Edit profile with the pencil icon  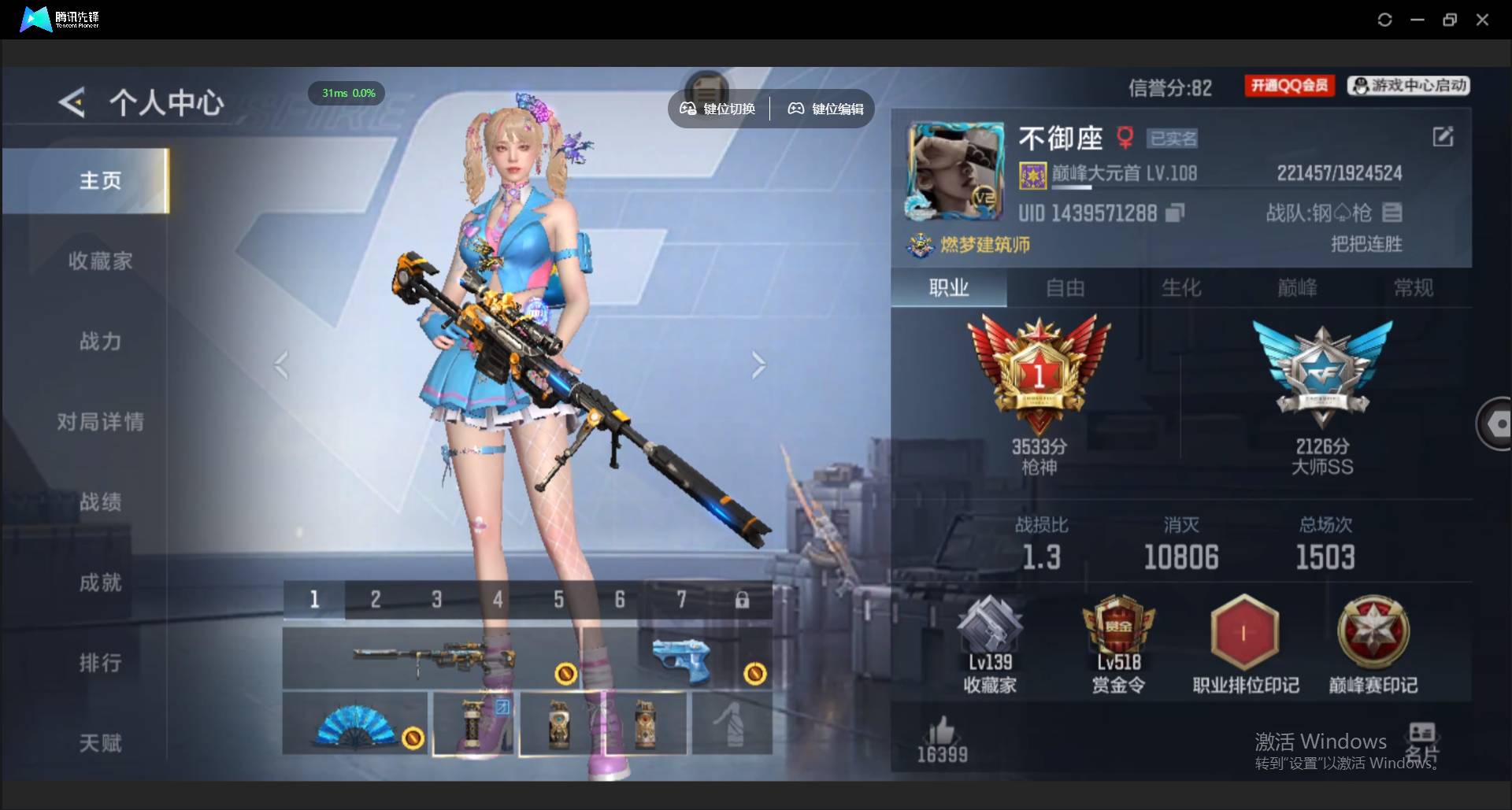click(1442, 136)
